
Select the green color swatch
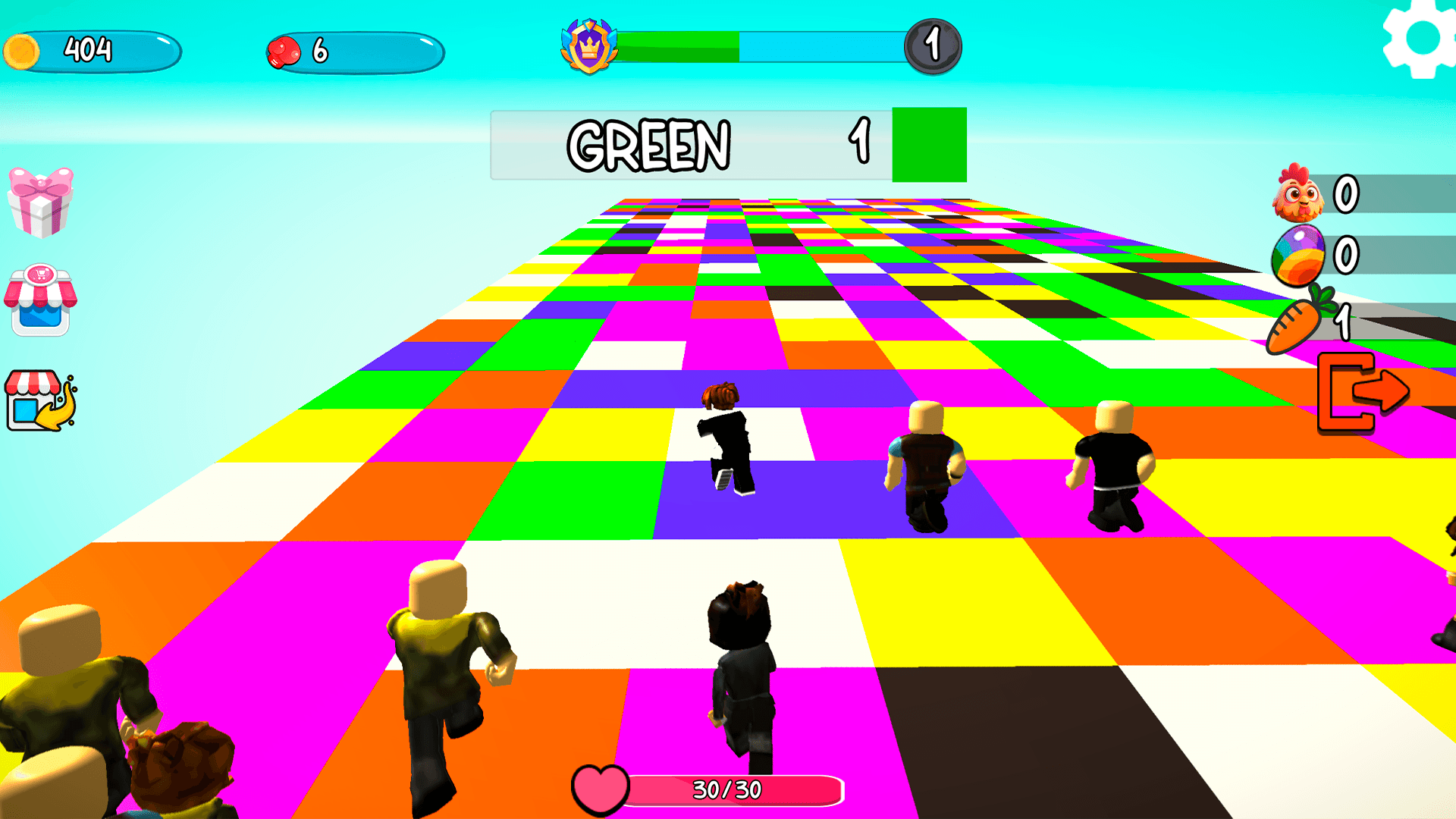pos(930,146)
